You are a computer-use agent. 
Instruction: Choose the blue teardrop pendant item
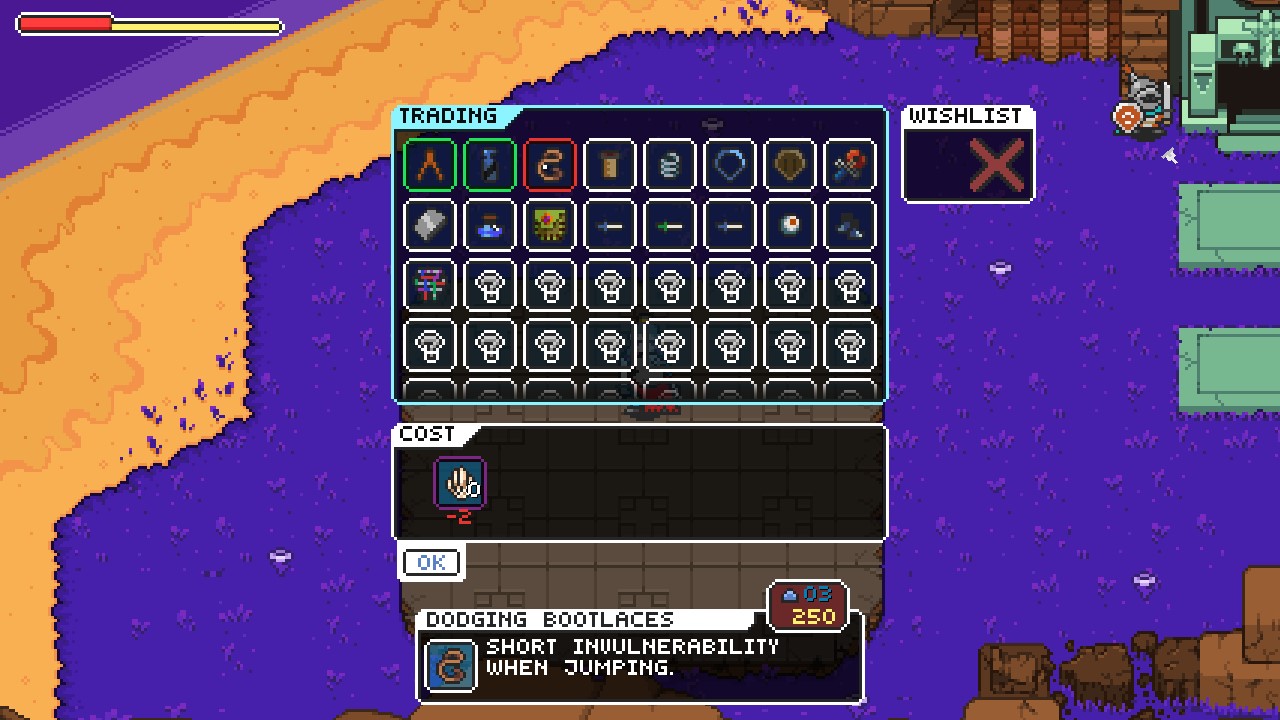(x=730, y=164)
